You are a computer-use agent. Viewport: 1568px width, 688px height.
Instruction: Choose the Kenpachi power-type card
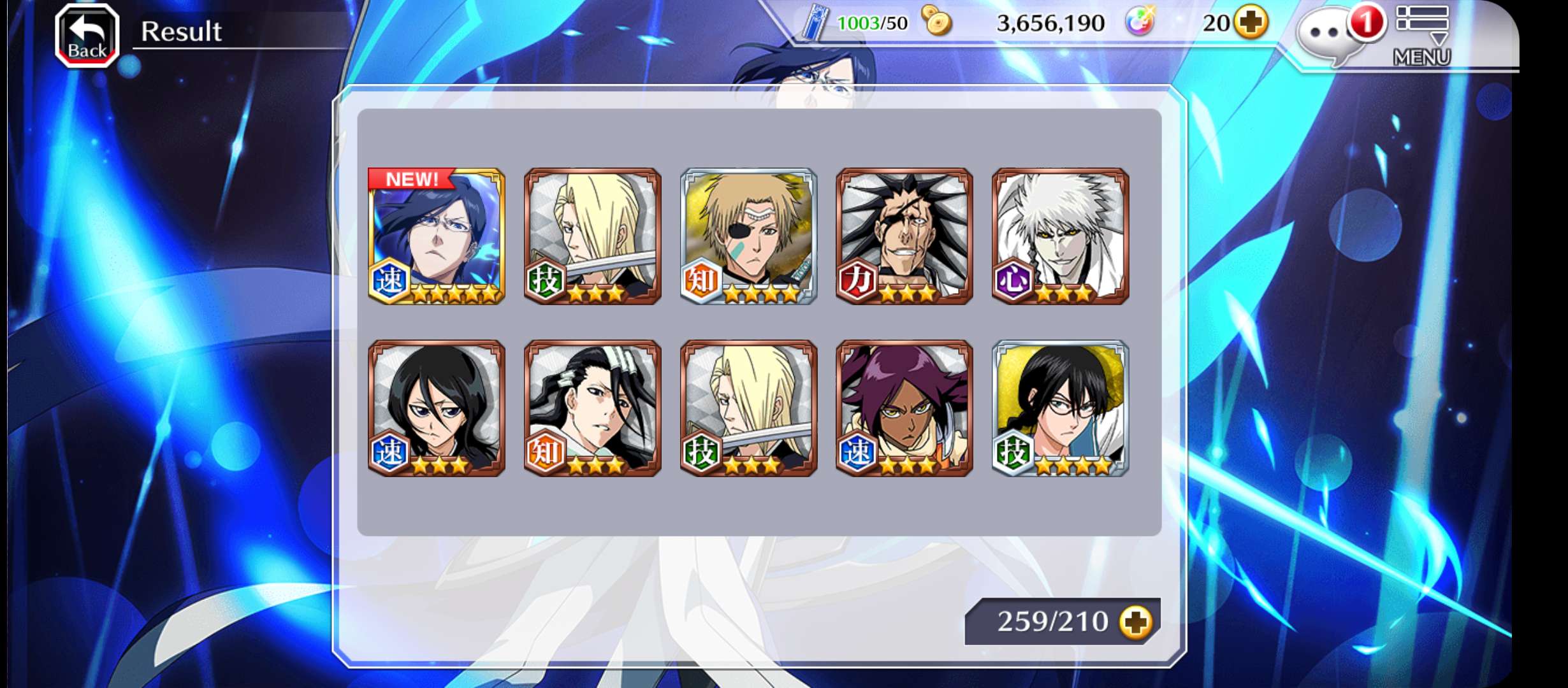(x=904, y=236)
